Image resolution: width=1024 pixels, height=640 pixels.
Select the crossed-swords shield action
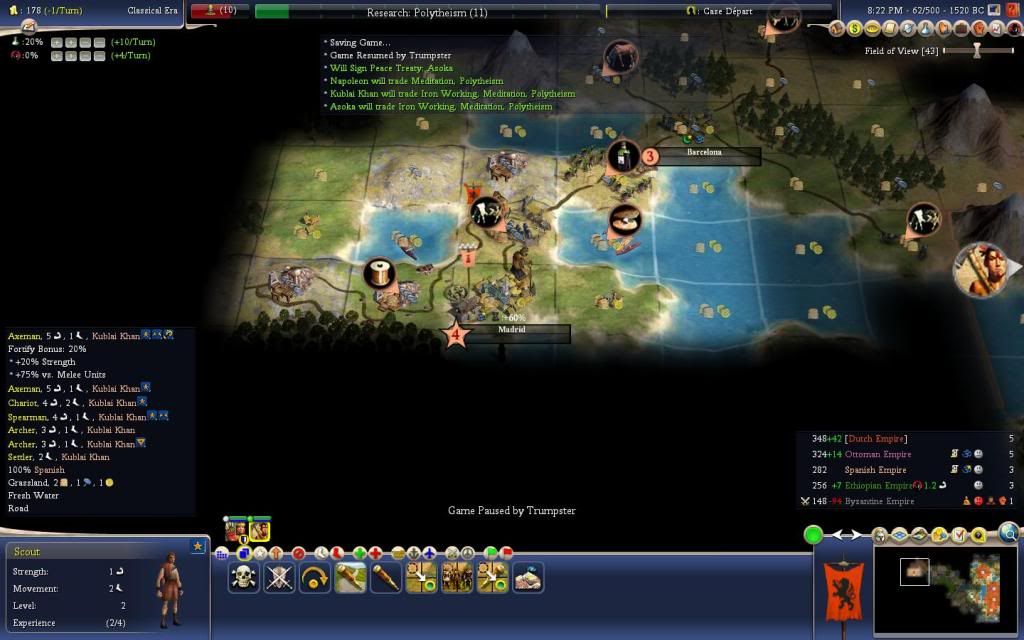tap(280, 577)
